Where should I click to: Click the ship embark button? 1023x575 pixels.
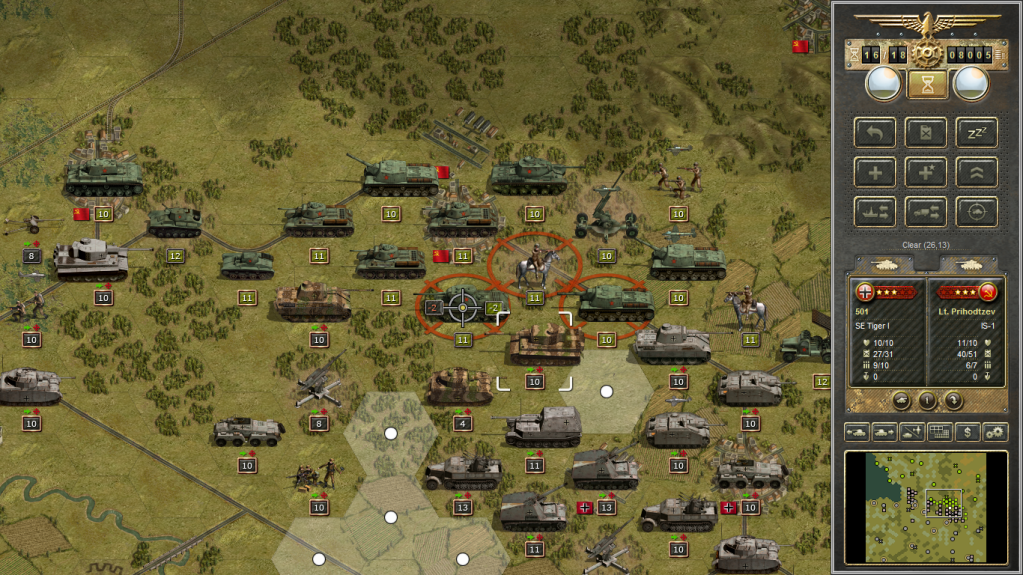(x=875, y=211)
